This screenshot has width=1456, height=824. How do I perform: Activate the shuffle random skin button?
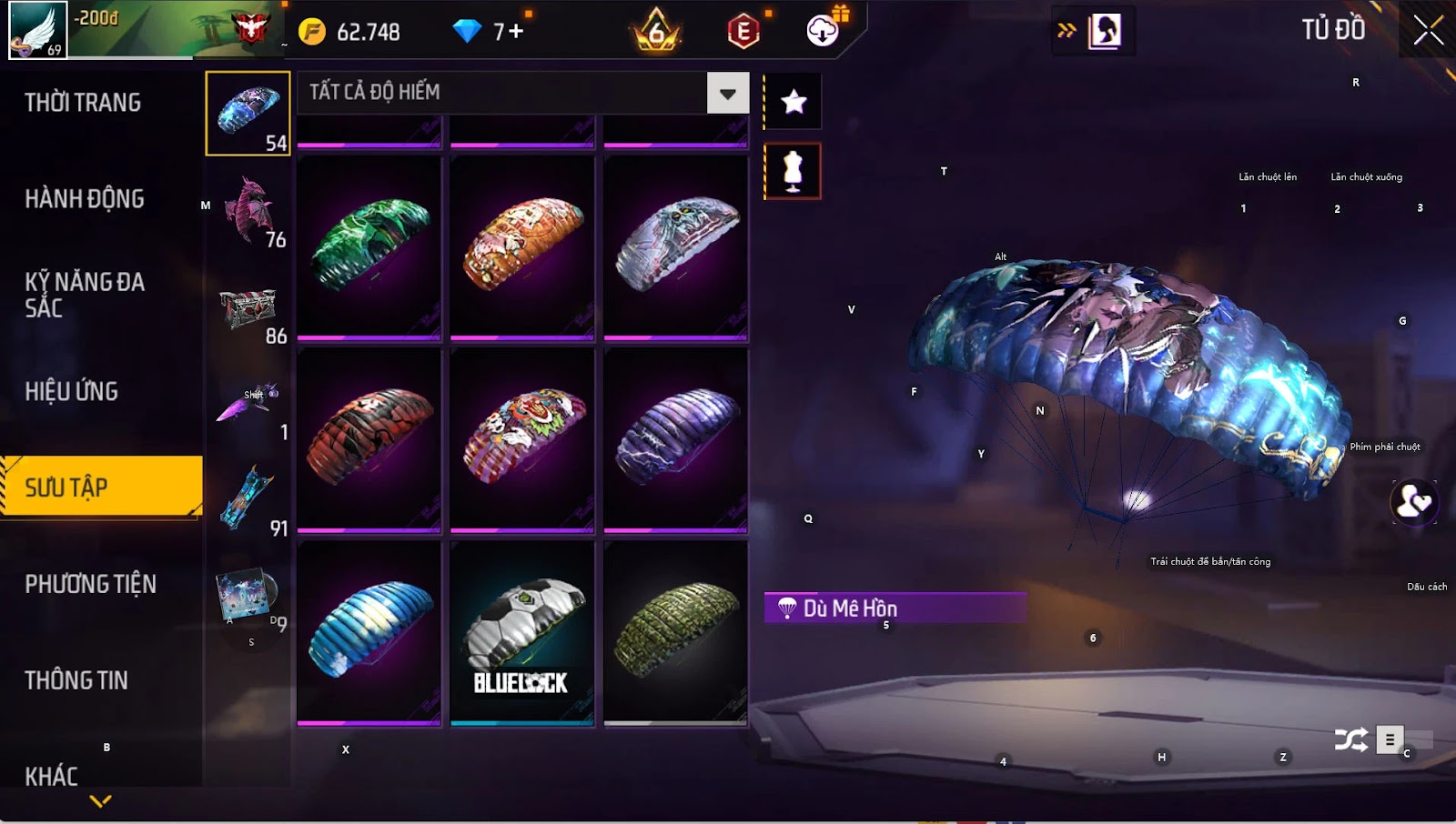coord(1350,740)
